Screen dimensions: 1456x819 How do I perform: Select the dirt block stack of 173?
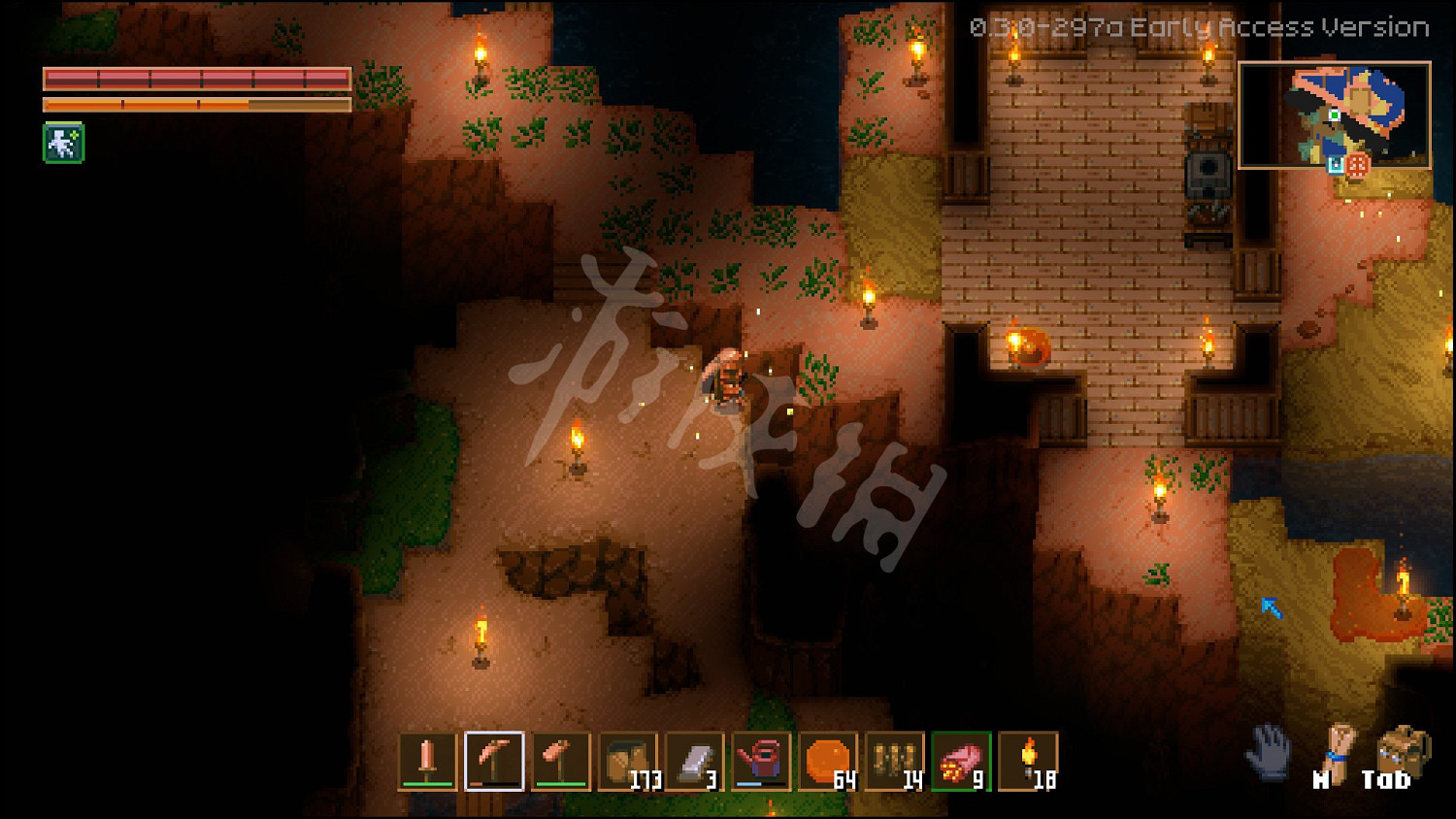628,761
